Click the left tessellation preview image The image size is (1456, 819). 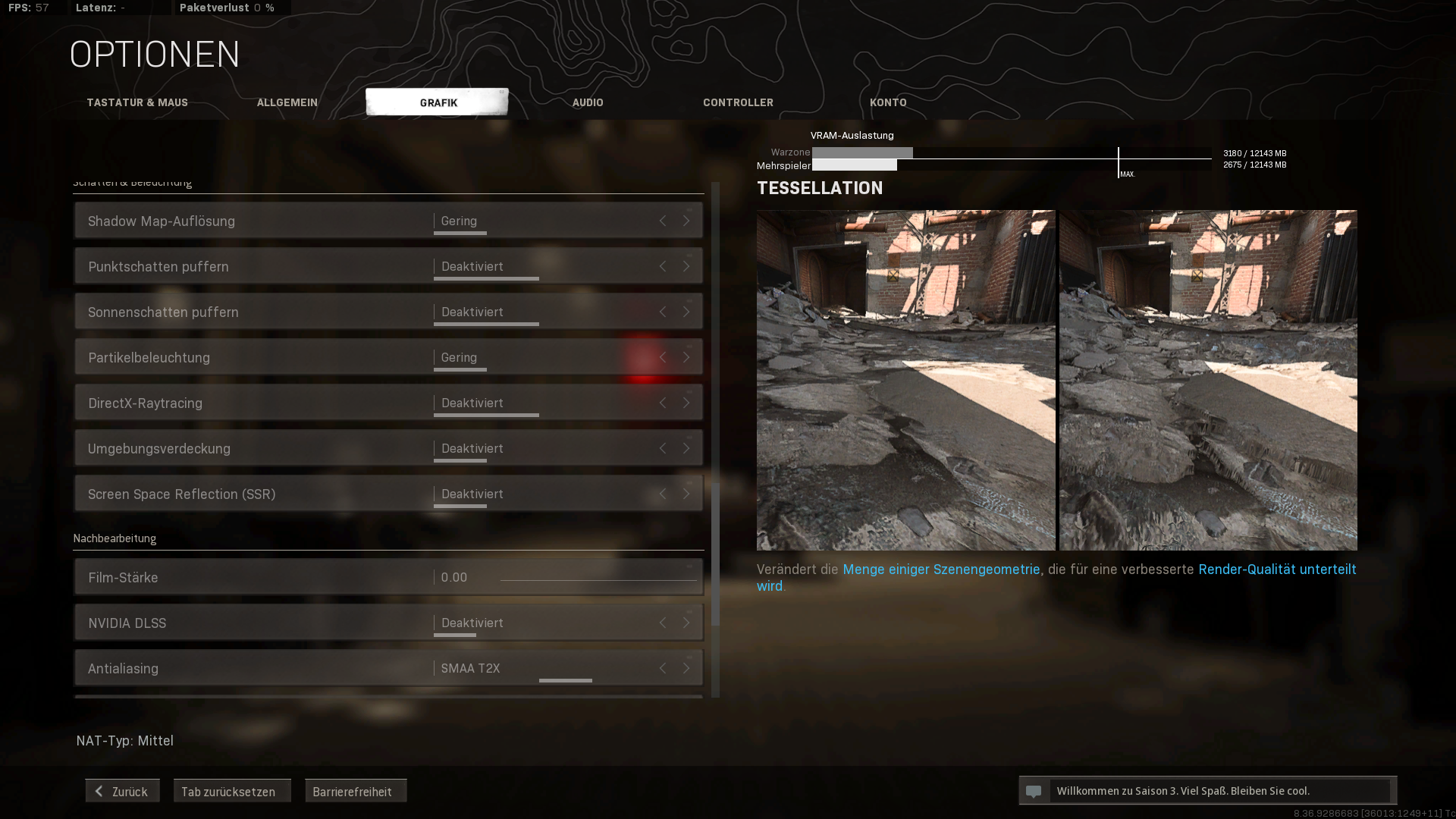906,379
